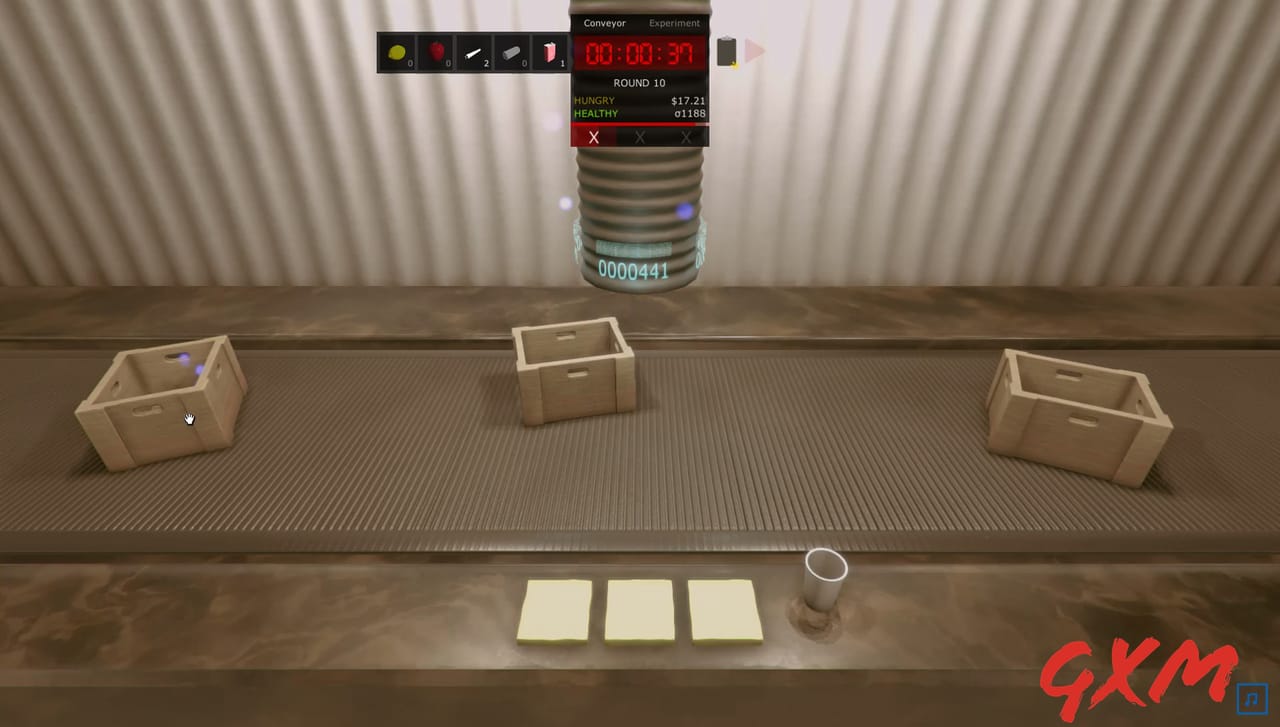
Task: Click the ROUND 10 header
Action: (639, 83)
